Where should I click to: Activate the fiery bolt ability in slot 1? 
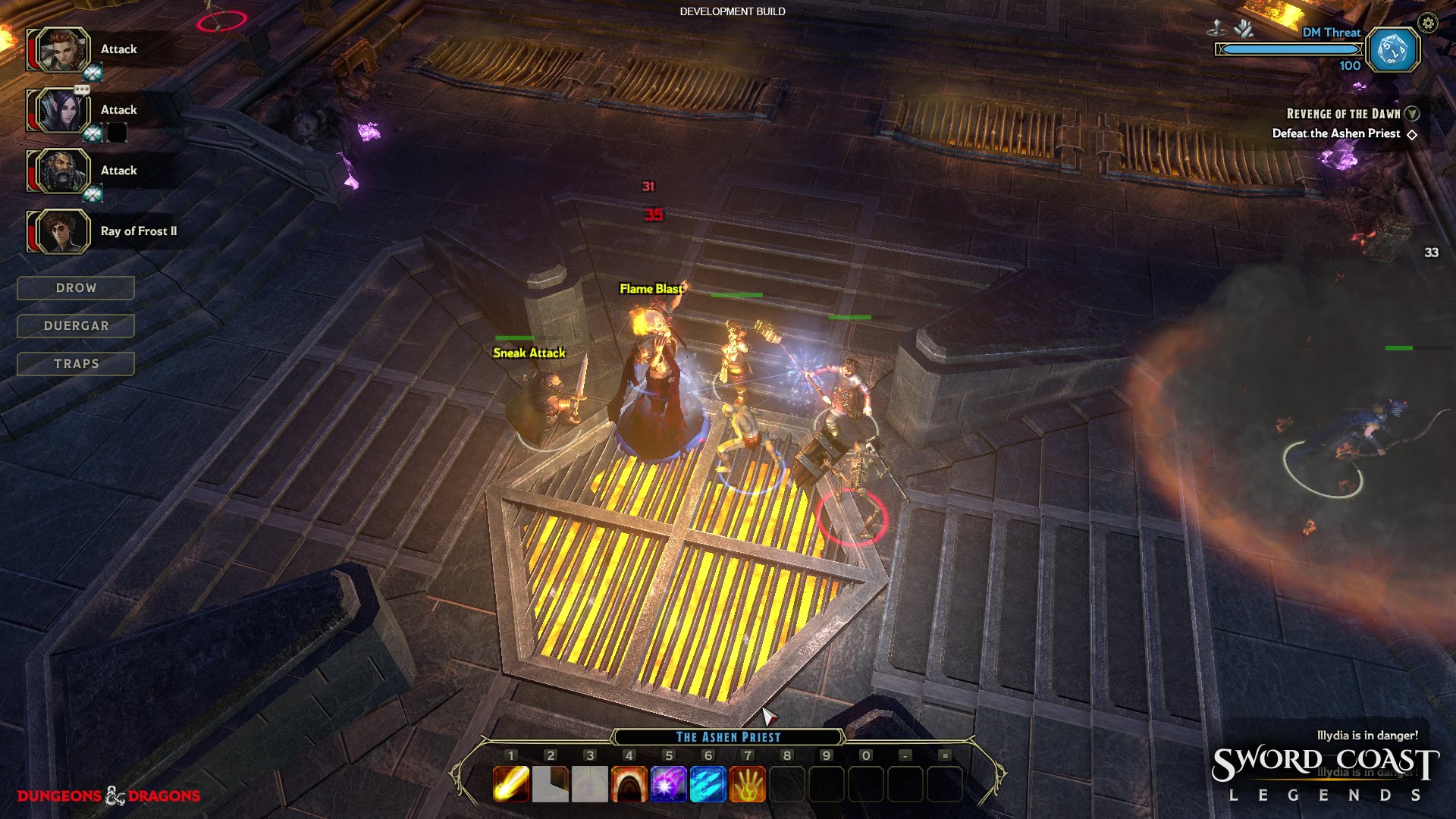coord(511,784)
